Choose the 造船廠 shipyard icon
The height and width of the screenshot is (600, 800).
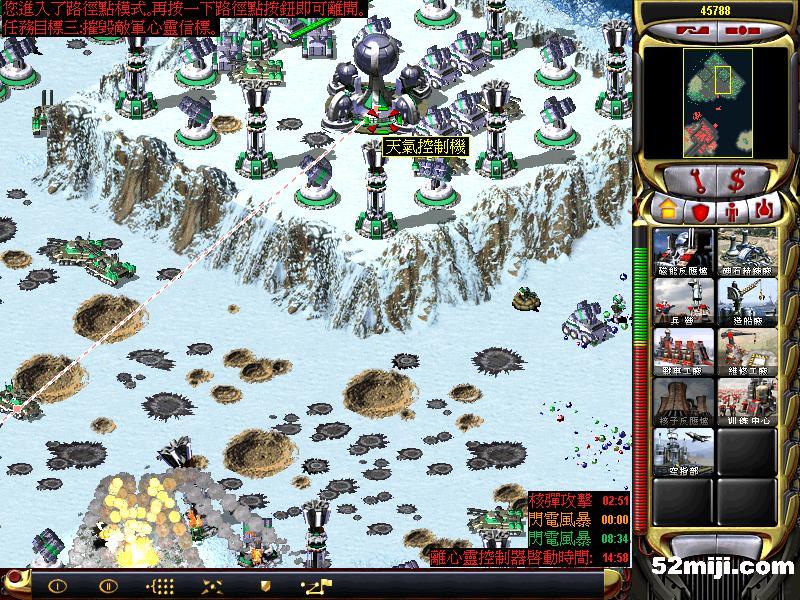pyautogui.click(x=746, y=302)
